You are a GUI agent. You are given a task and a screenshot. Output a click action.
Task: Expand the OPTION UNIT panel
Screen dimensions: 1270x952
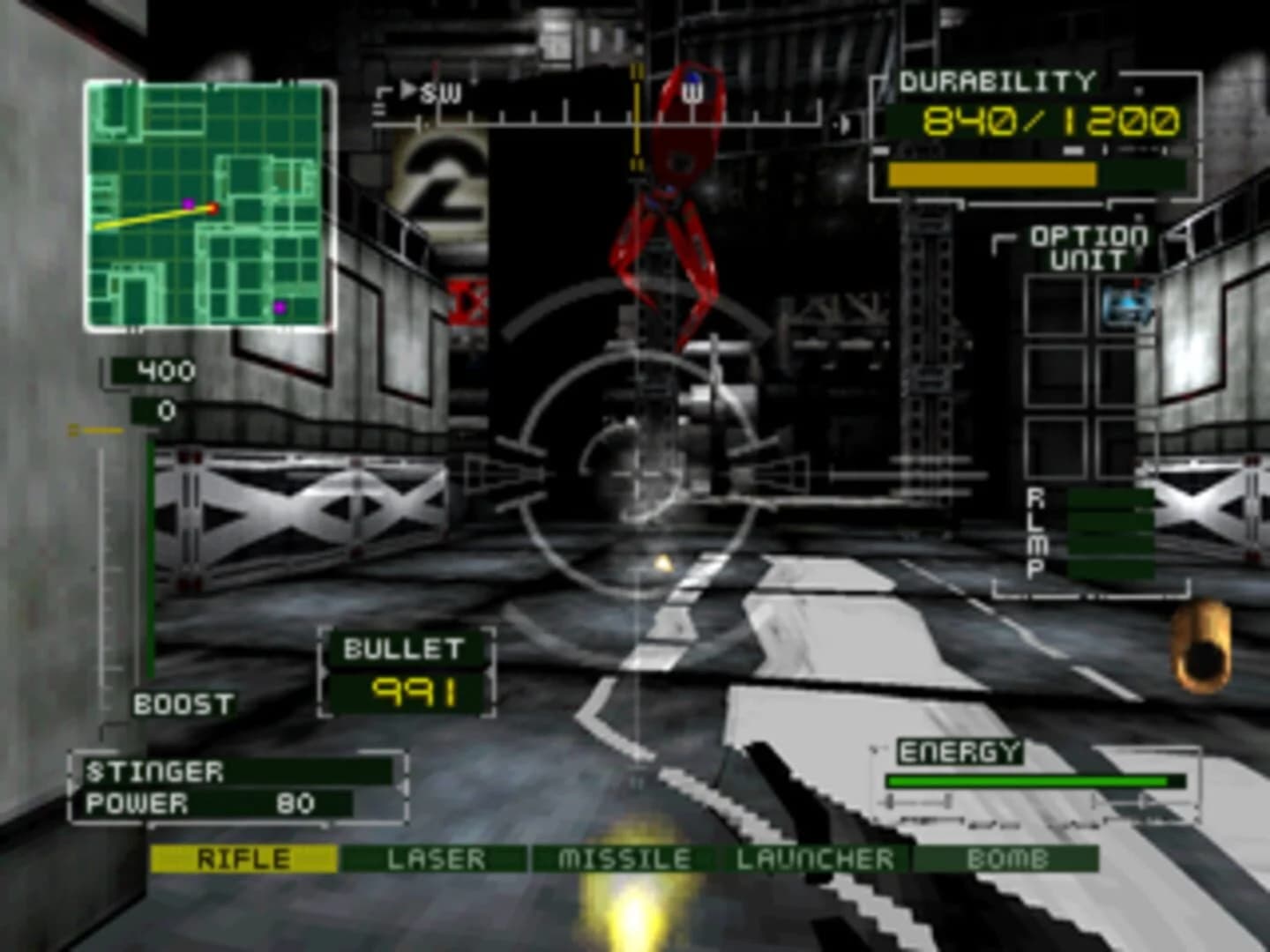(x=1086, y=247)
